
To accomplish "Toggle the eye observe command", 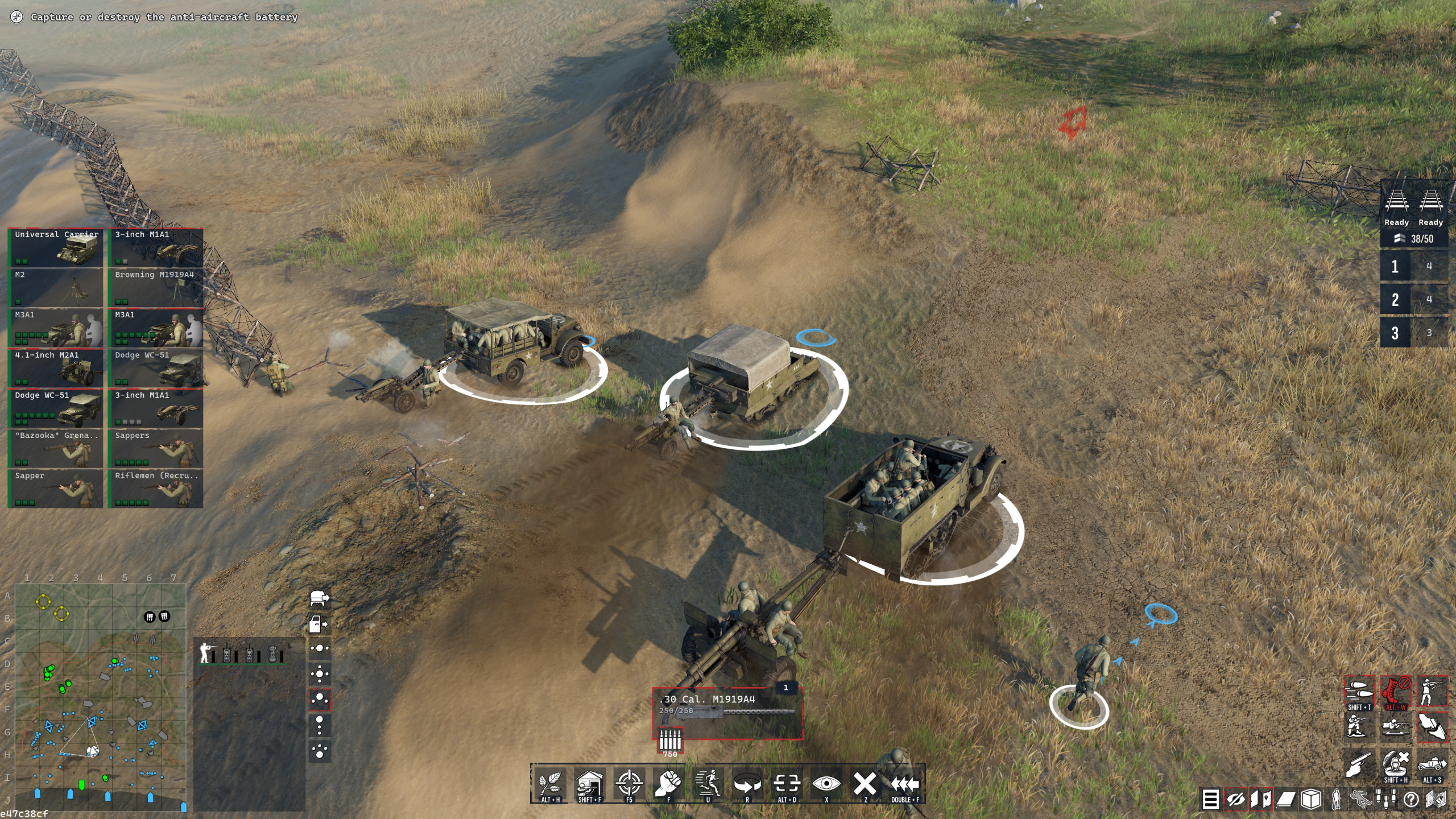I will [x=826, y=784].
